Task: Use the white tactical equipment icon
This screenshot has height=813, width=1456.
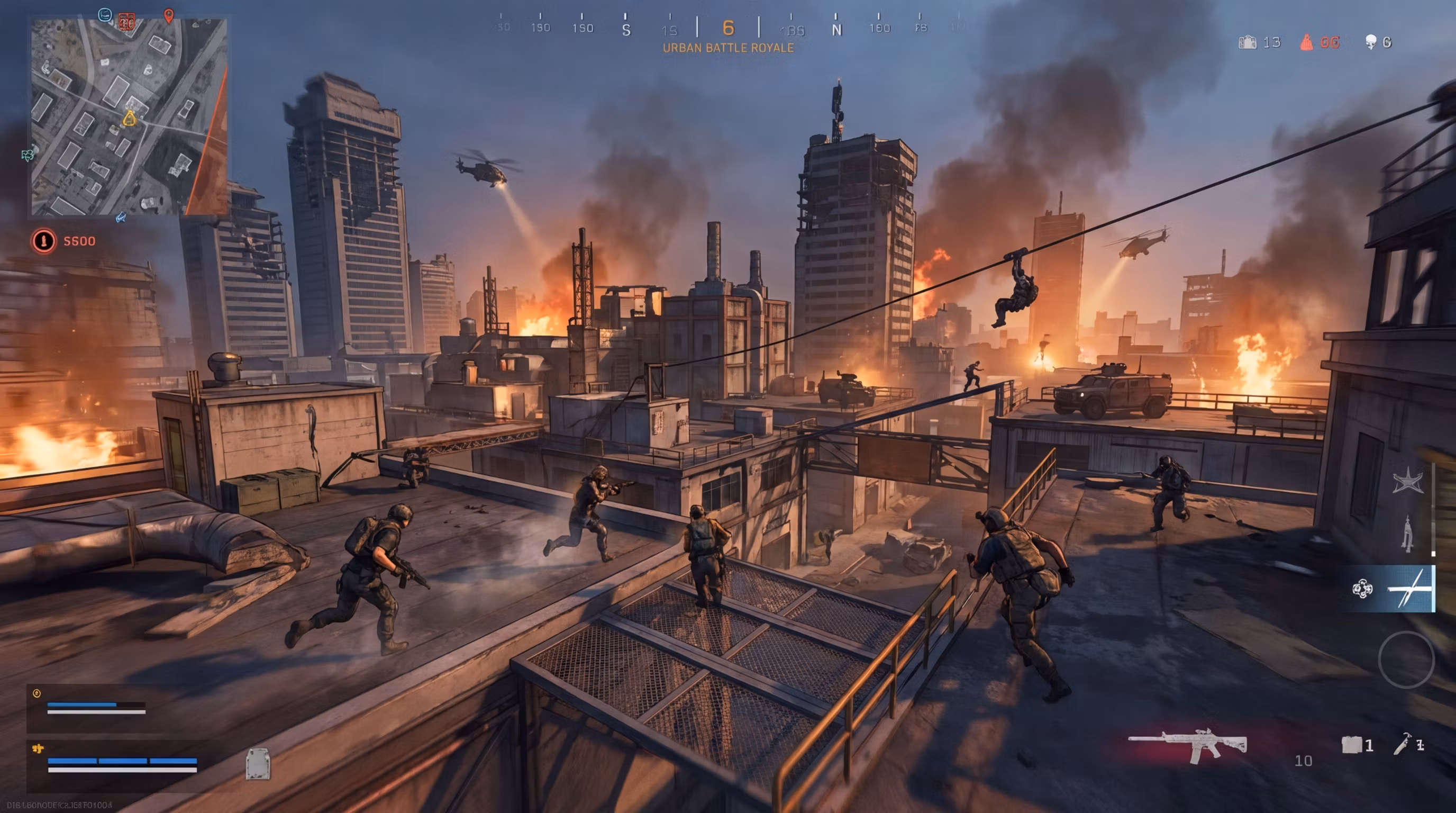Action: [1351, 745]
